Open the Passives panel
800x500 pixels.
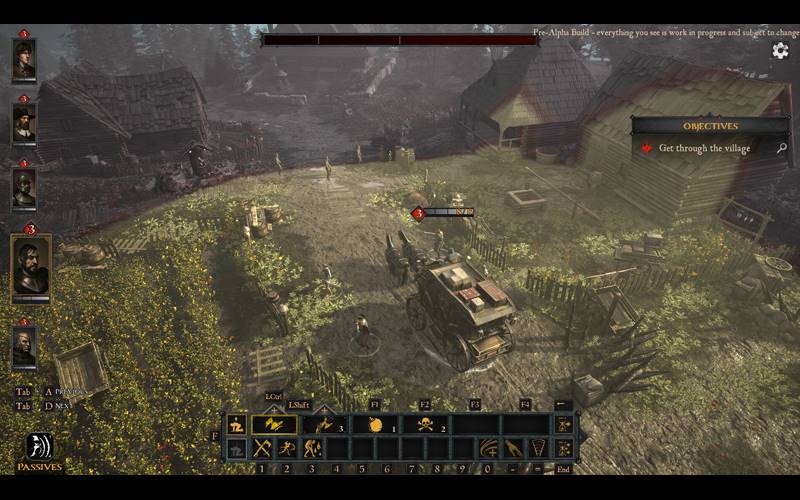point(39,450)
